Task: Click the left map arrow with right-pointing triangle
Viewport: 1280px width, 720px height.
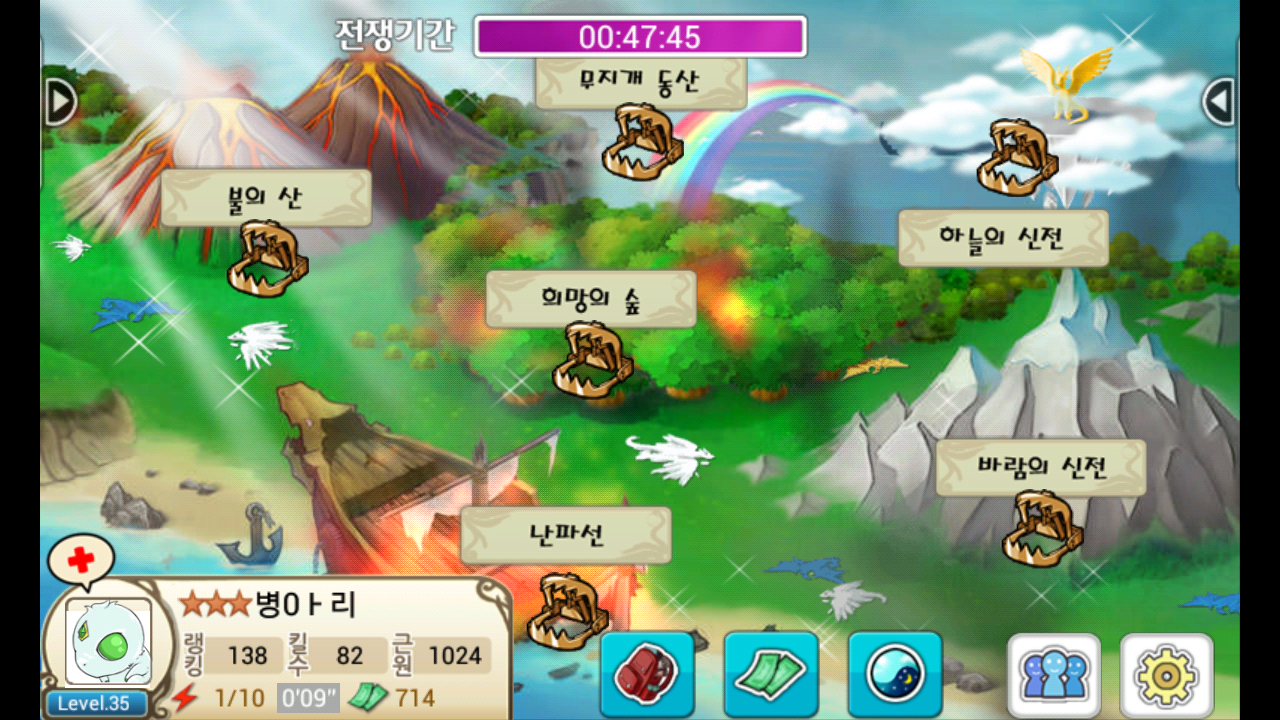Action: 60,101
